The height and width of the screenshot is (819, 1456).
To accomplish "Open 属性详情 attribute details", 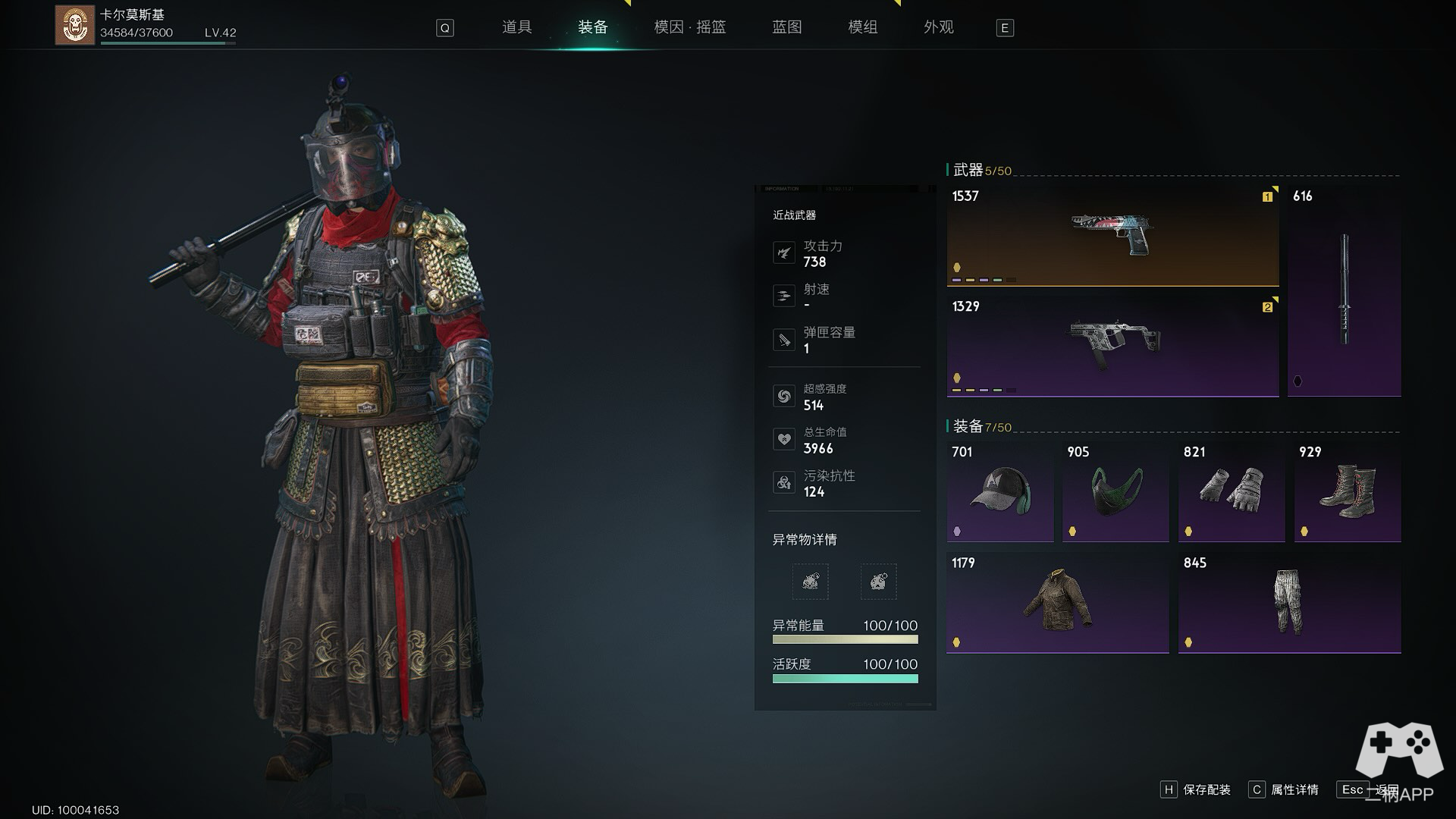I will [x=1285, y=790].
